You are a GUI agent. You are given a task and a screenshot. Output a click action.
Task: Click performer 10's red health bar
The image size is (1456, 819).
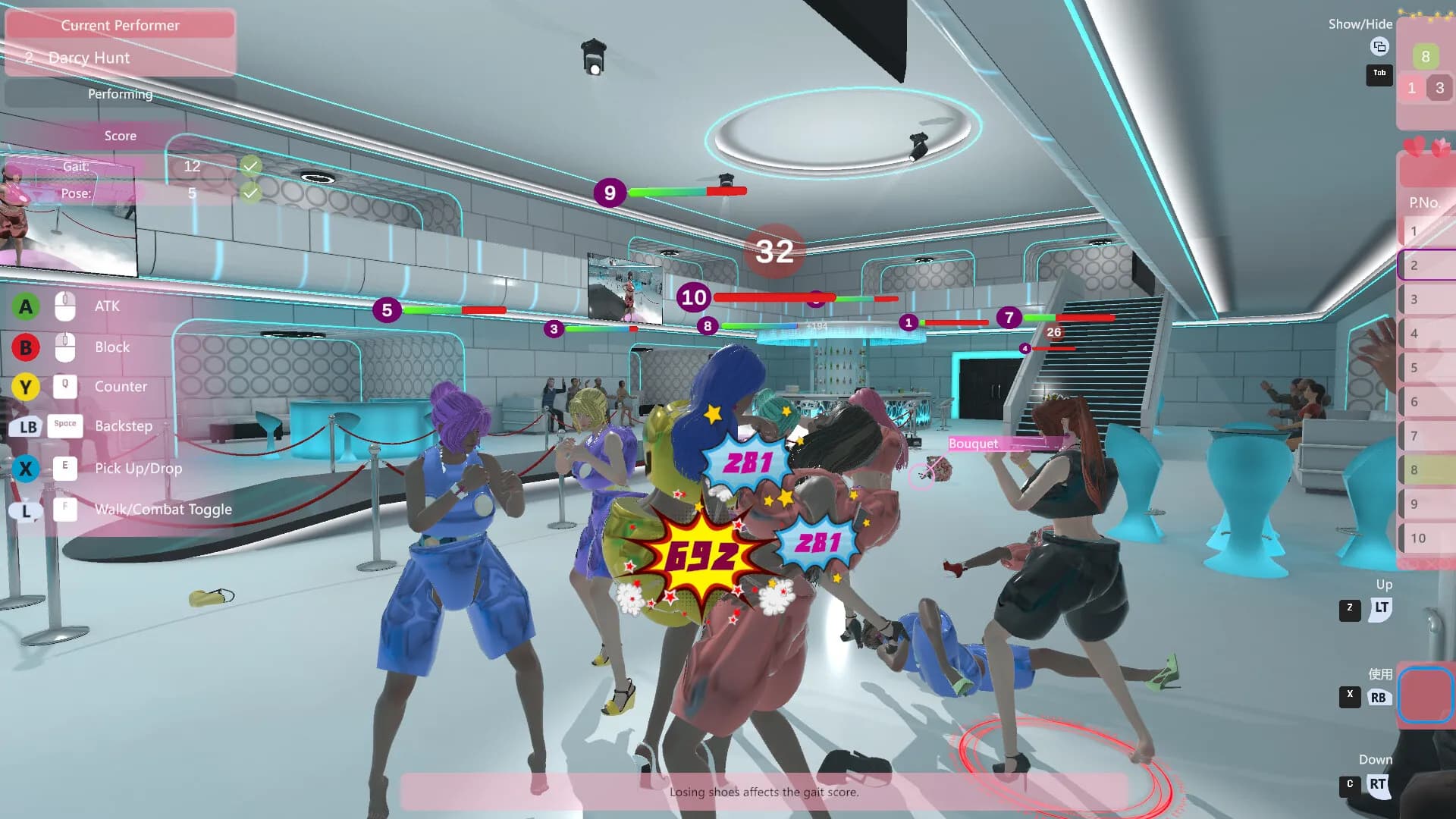click(x=758, y=297)
